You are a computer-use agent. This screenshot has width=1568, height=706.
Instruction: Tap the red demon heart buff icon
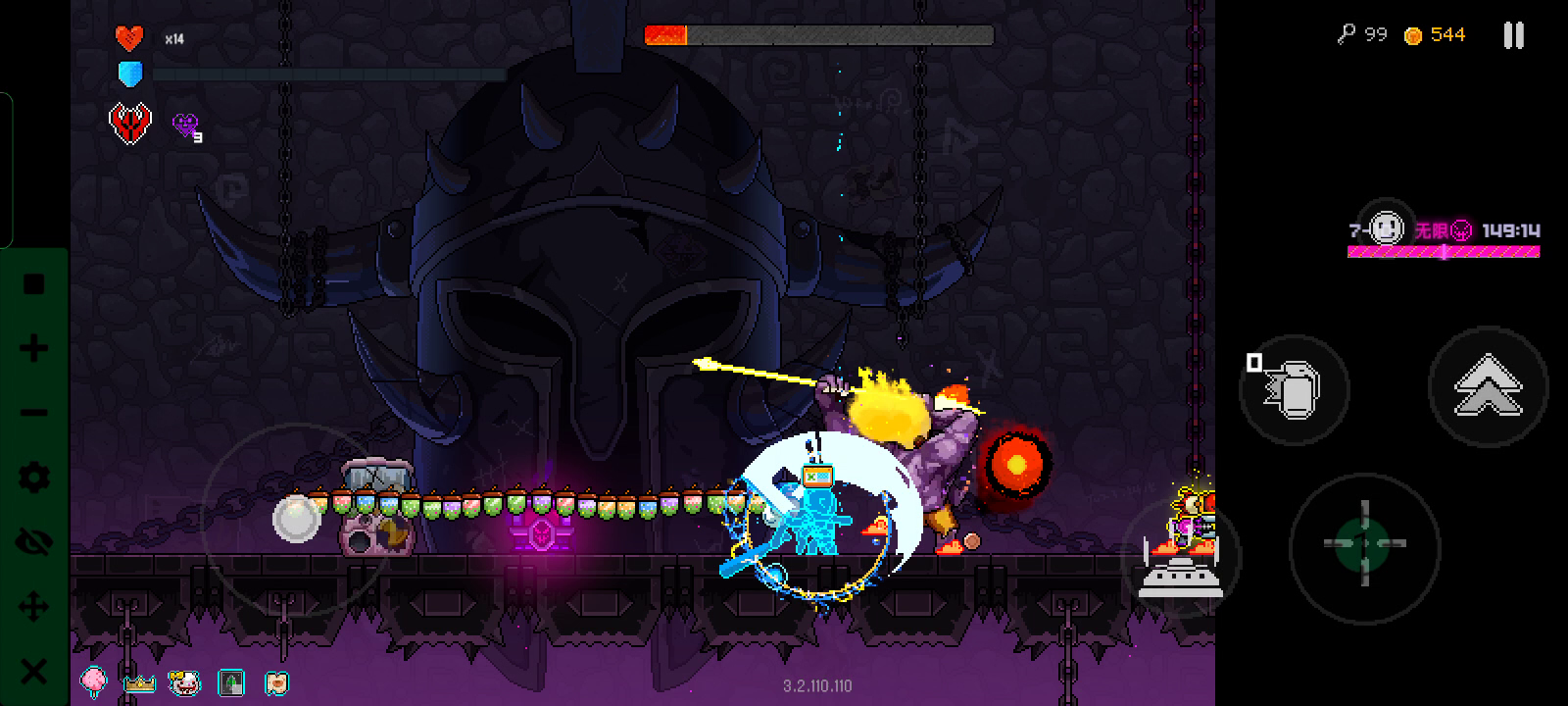pos(129,125)
